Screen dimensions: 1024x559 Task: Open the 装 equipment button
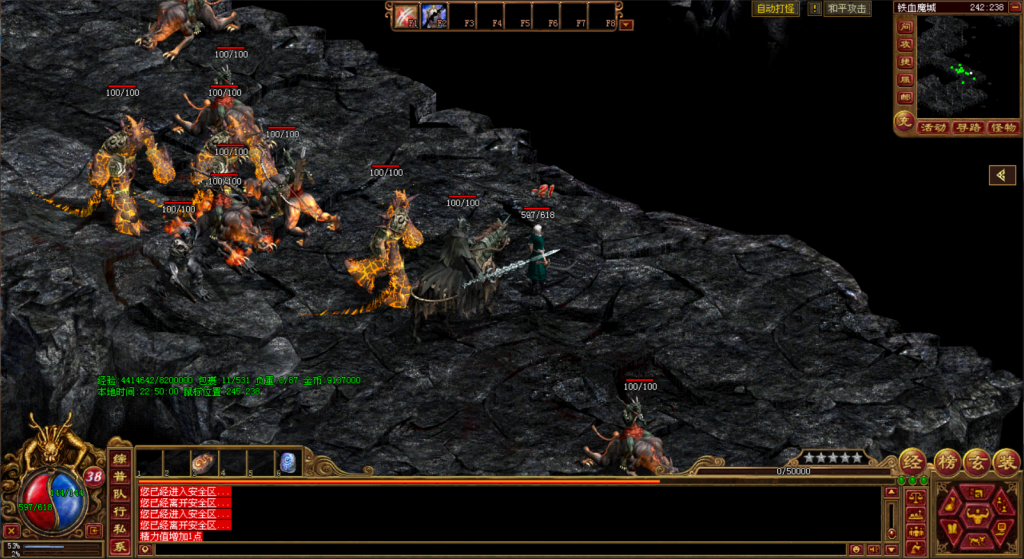click(x=1006, y=461)
